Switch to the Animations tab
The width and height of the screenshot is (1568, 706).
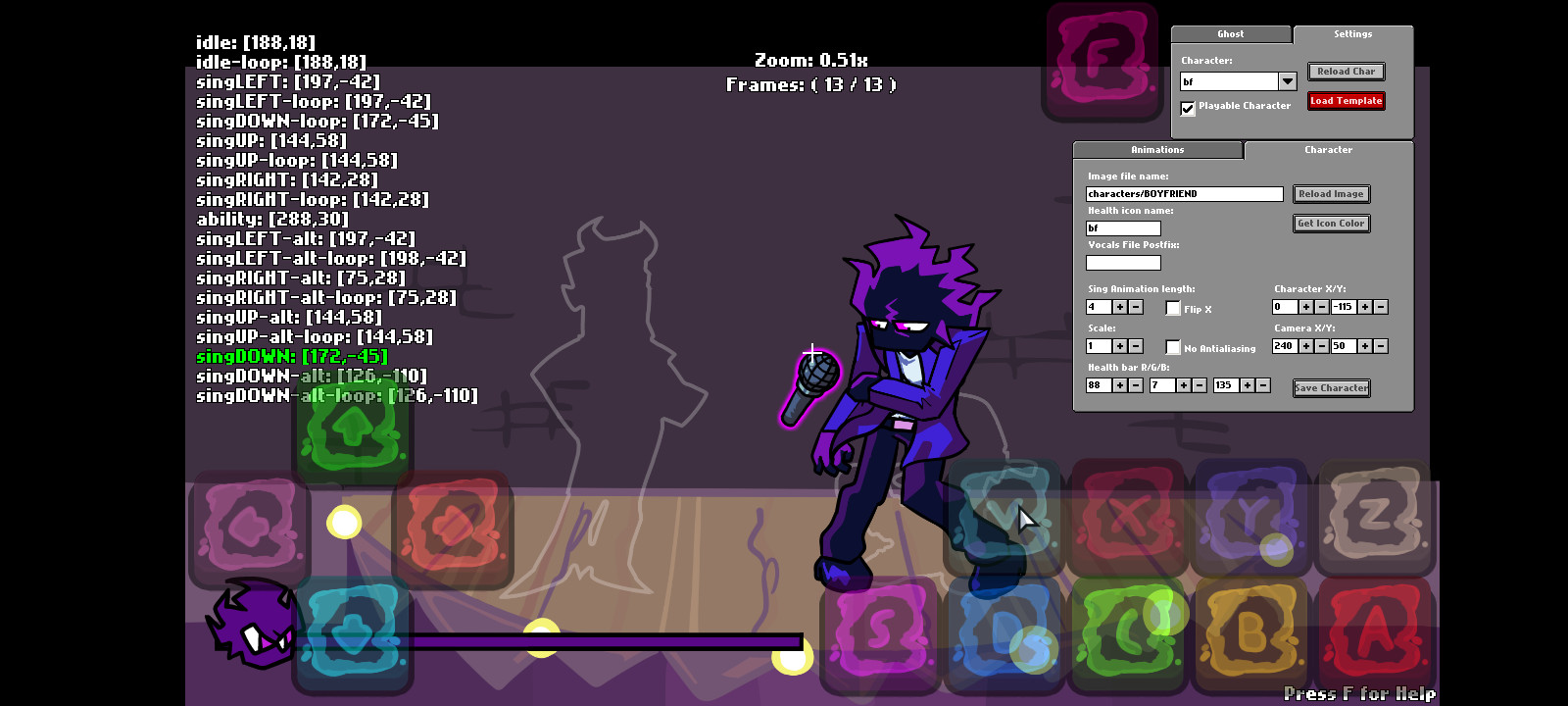(1156, 149)
